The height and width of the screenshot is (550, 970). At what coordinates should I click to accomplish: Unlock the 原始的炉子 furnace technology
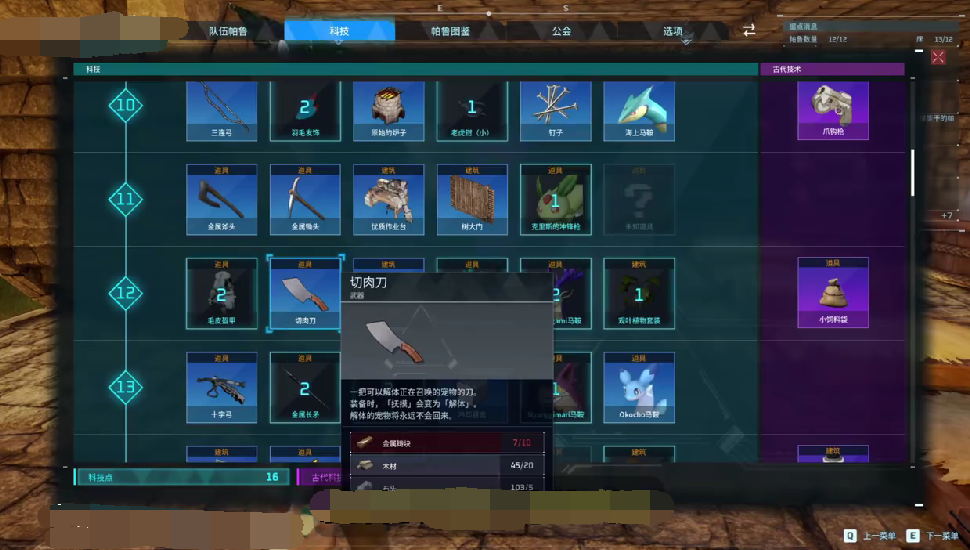[388, 110]
